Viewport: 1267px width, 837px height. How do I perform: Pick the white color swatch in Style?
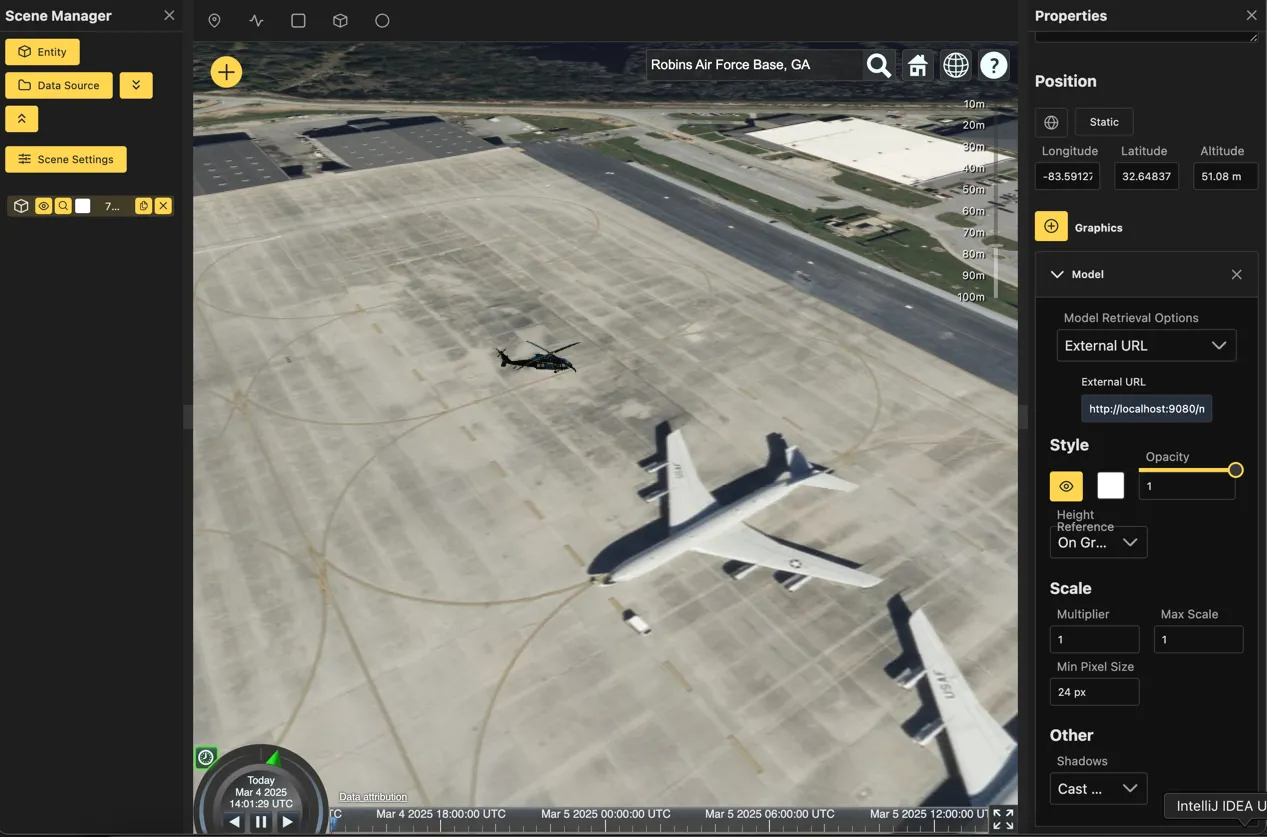[x=1111, y=486]
